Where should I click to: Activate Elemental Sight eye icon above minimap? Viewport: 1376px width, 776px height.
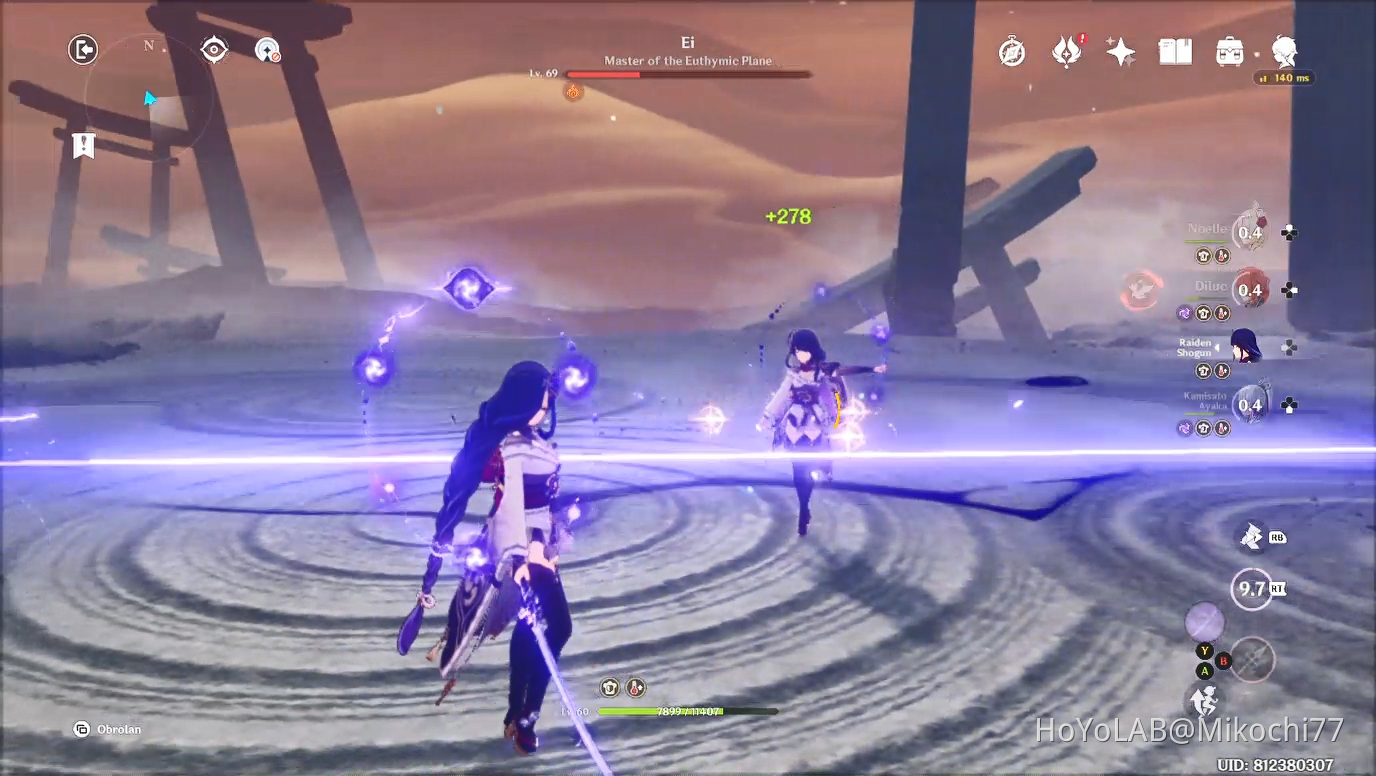click(x=214, y=49)
